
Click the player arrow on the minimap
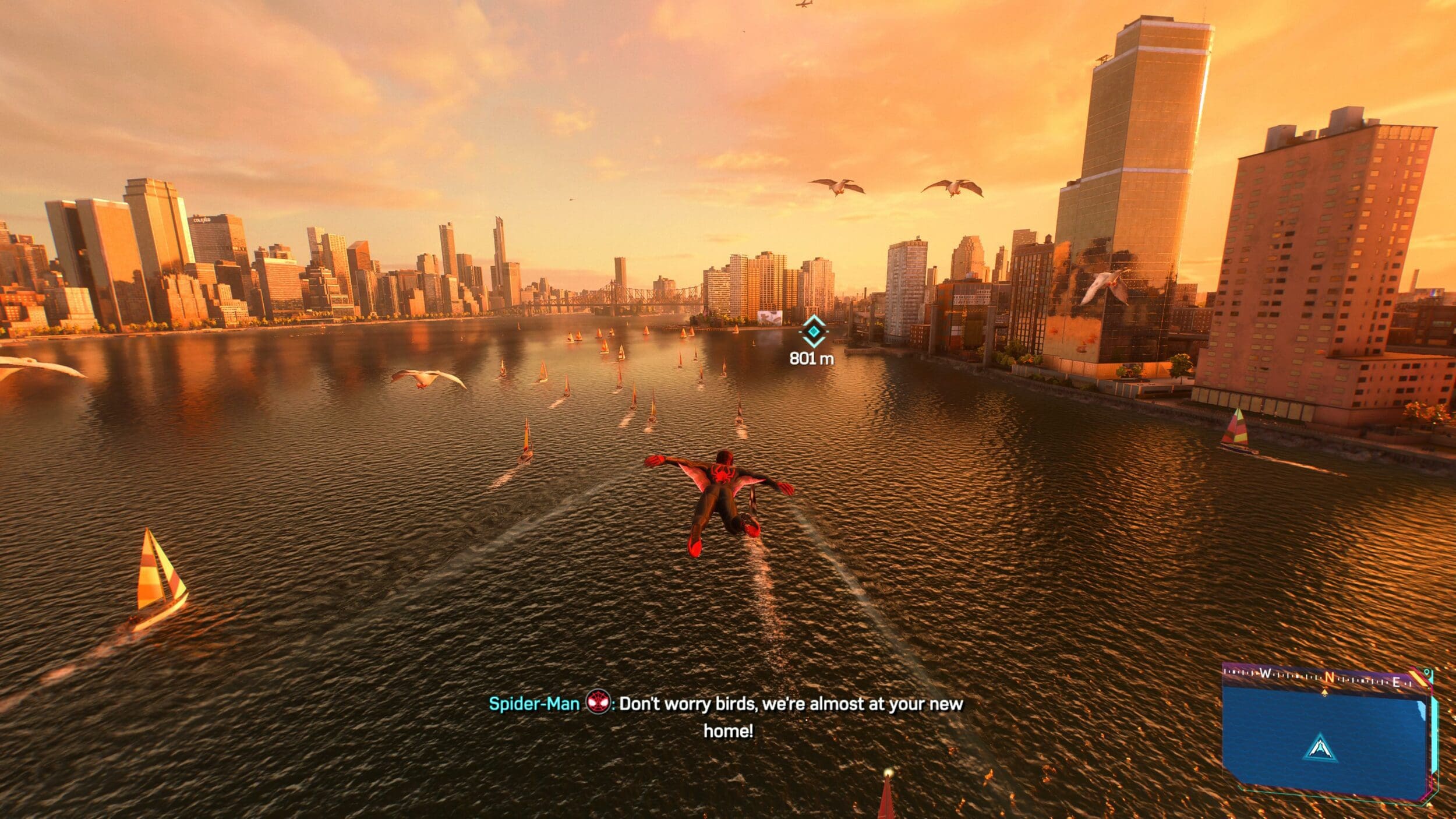[x=1320, y=748]
